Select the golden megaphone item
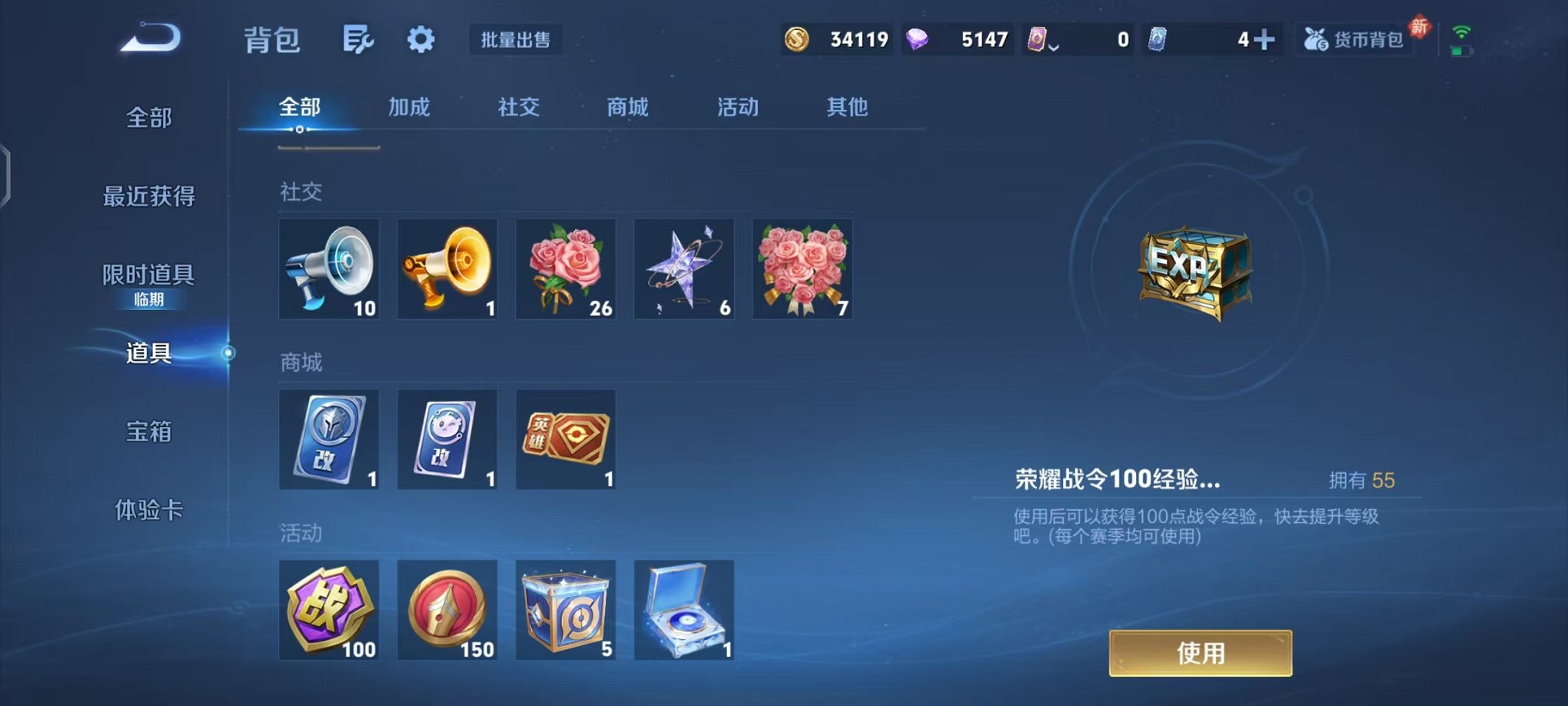This screenshot has height=706, width=1568. coord(448,269)
